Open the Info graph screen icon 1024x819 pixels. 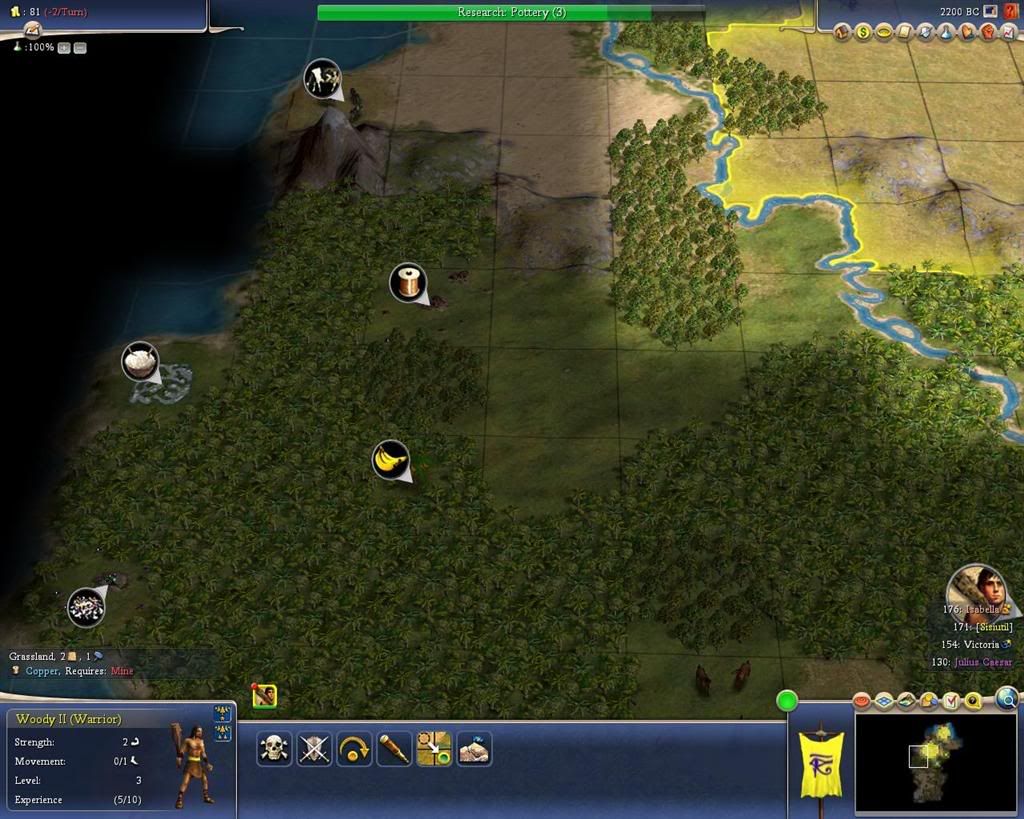click(x=1008, y=32)
